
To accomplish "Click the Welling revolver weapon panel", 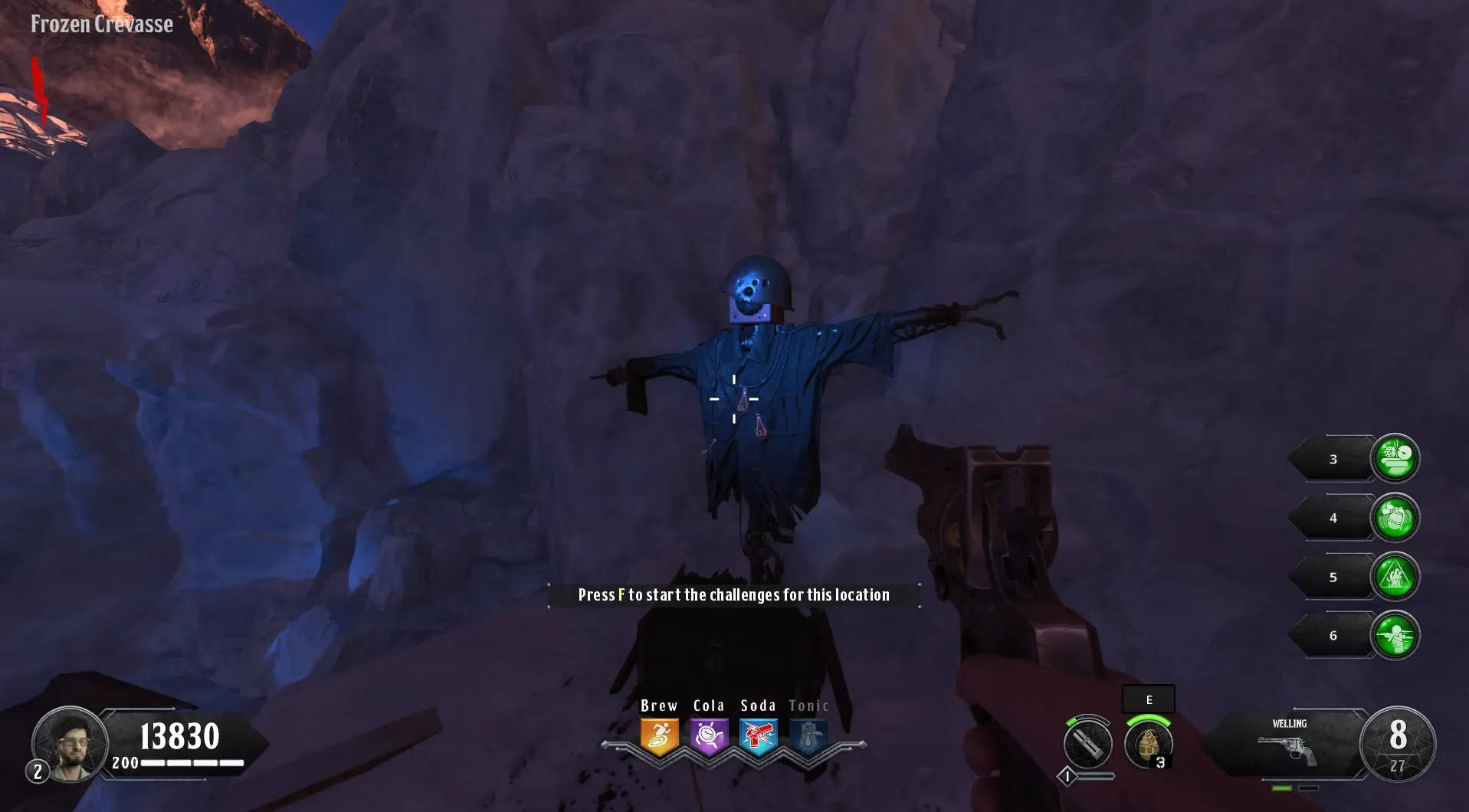I will [1287, 745].
